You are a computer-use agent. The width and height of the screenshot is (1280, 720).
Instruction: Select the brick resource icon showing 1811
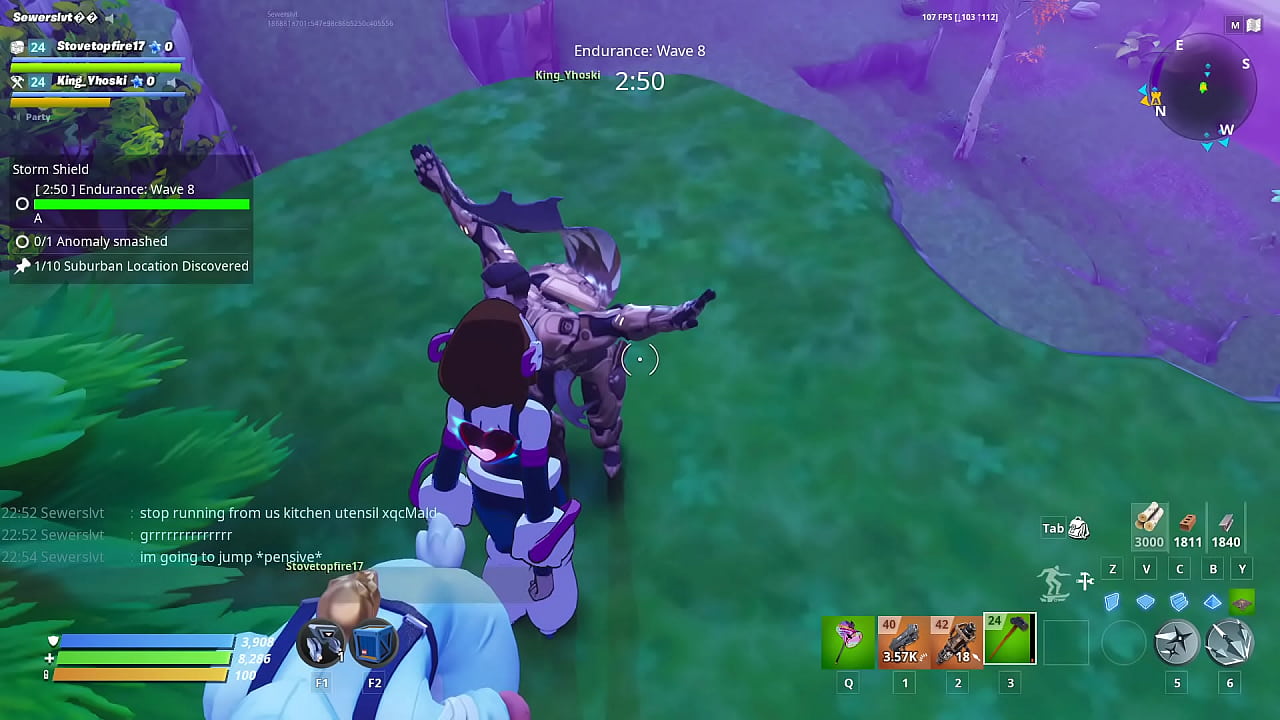pos(1187,525)
